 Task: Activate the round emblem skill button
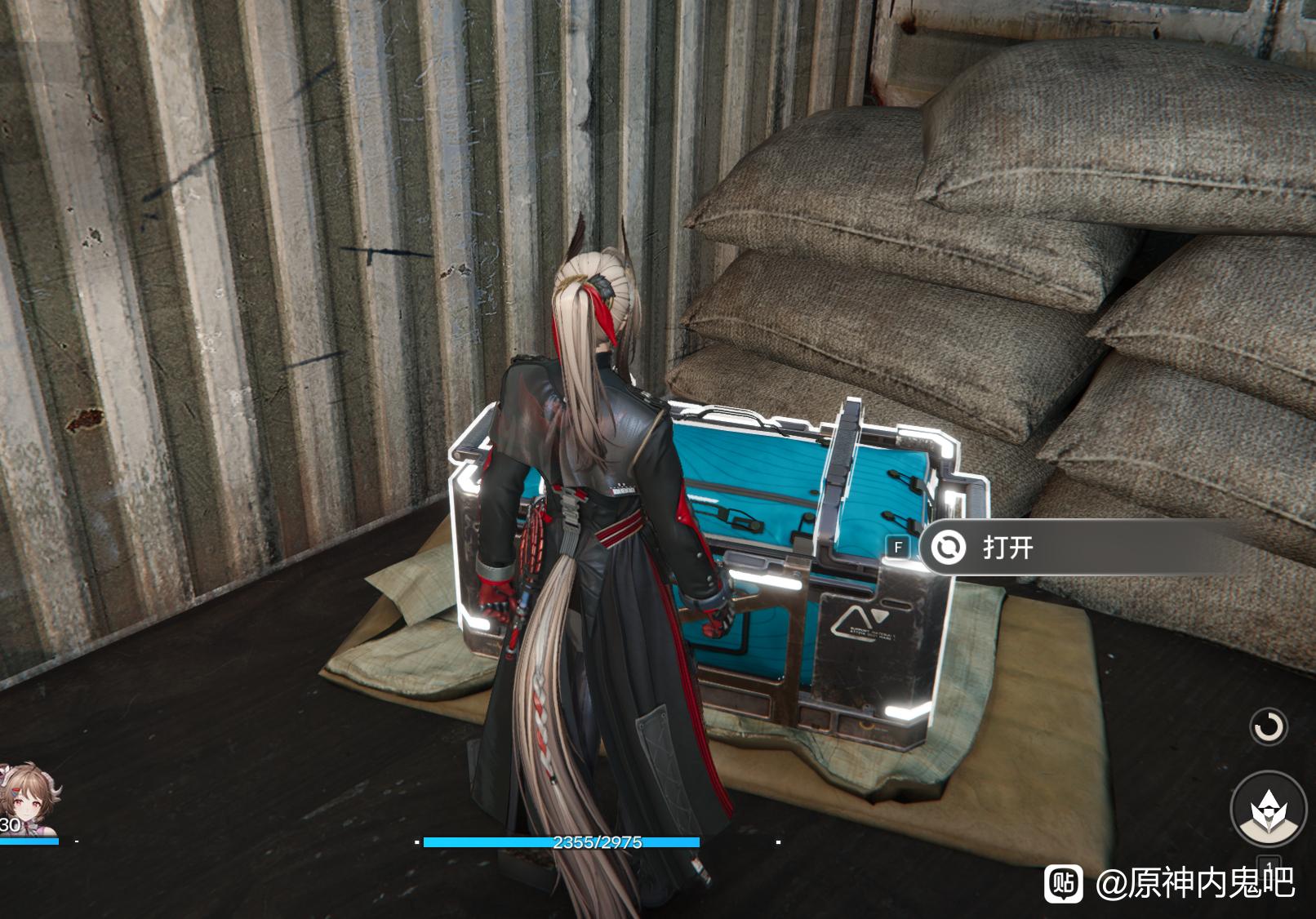pos(1268,808)
